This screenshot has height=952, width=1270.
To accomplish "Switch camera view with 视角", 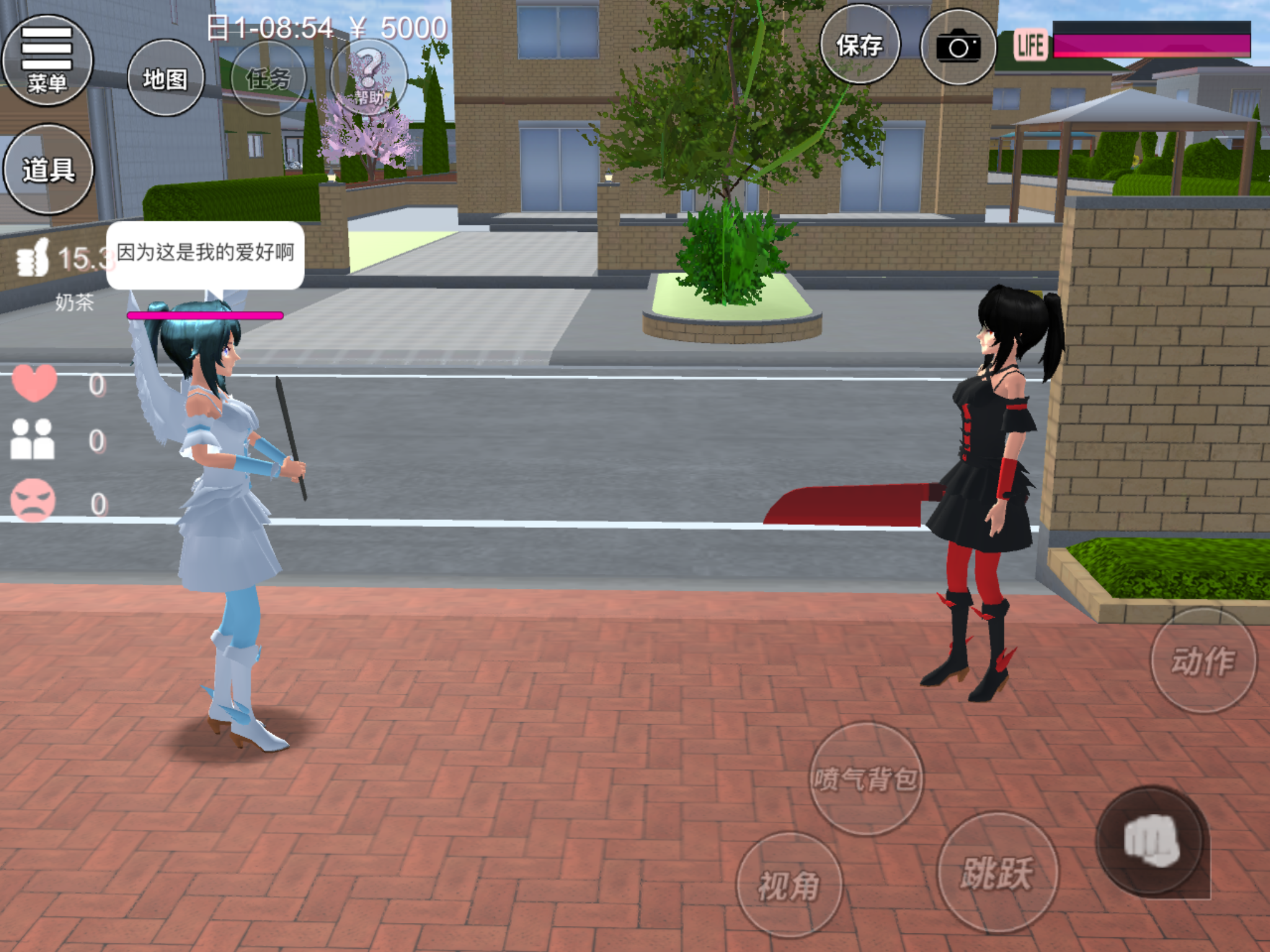I will [x=789, y=884].
